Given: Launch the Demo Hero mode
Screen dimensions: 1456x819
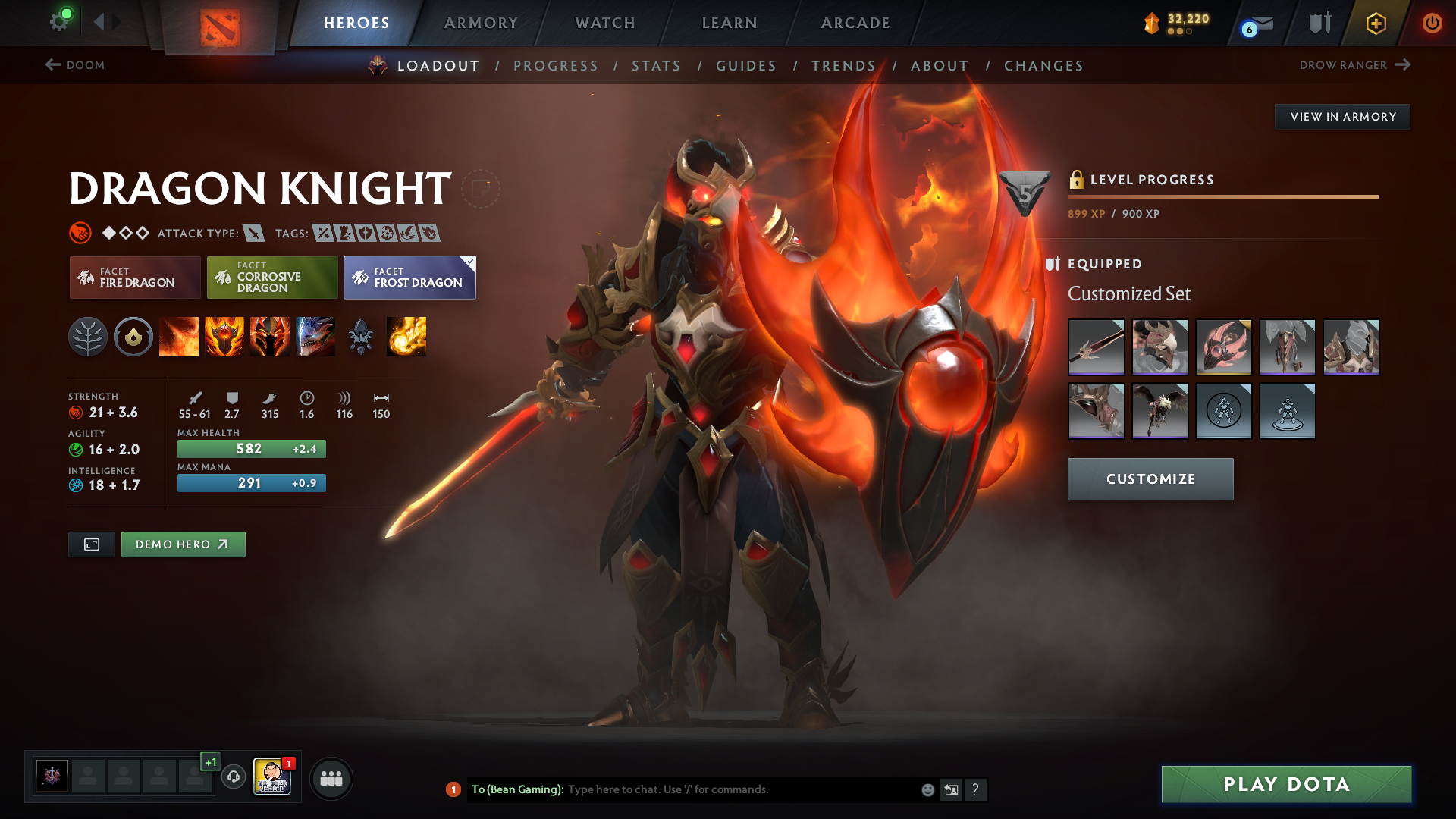Looking at the screenshot, I should (183, 544).
